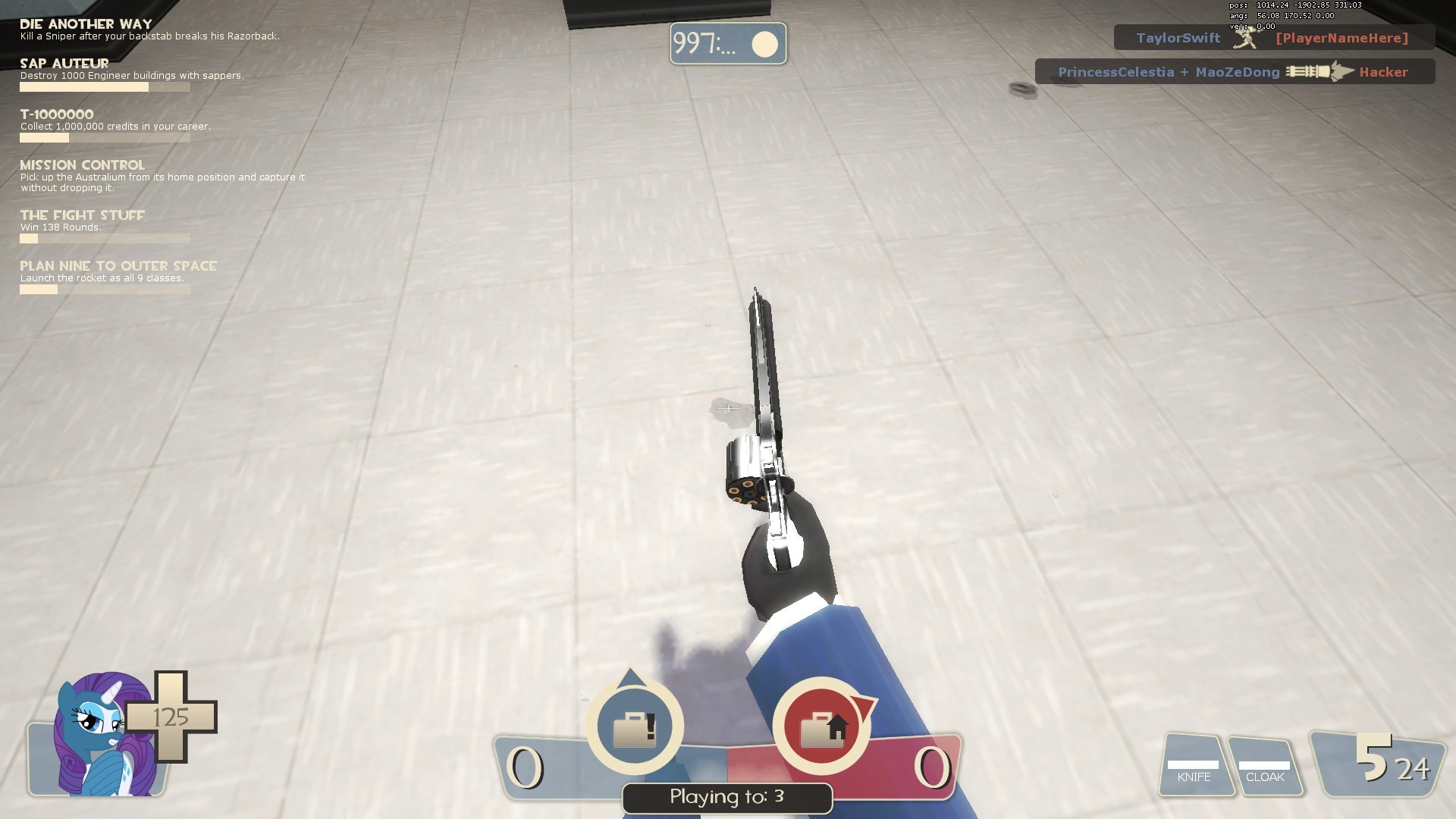Click the Playing to: 3 banner
The image size is (1456, 819).
click(726, 798)
